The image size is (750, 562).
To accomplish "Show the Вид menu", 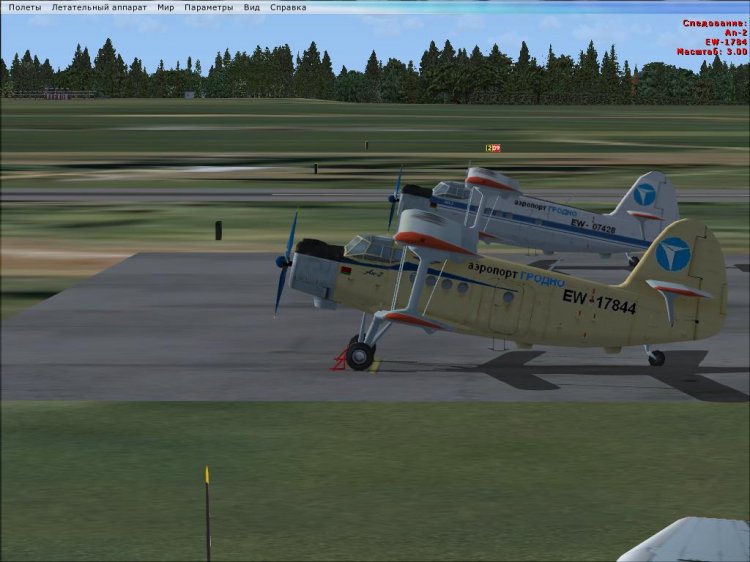I will point(252,7).
